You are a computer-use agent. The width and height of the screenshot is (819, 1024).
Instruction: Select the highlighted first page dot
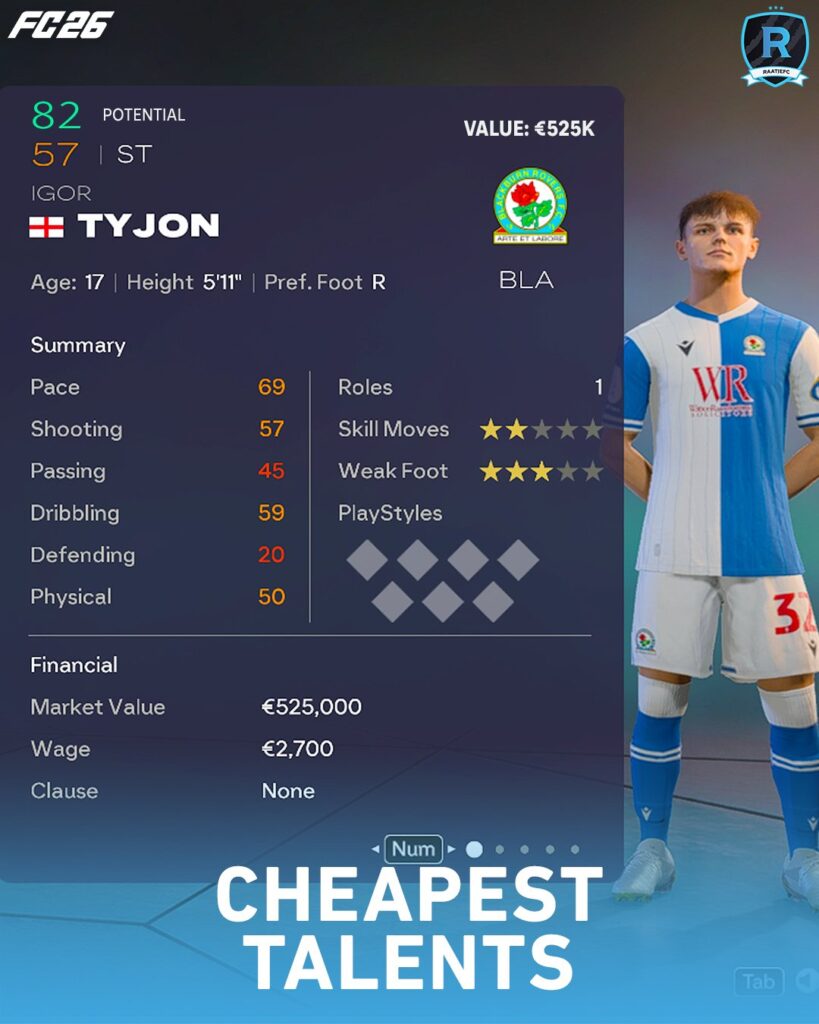(x=474, y=849)
